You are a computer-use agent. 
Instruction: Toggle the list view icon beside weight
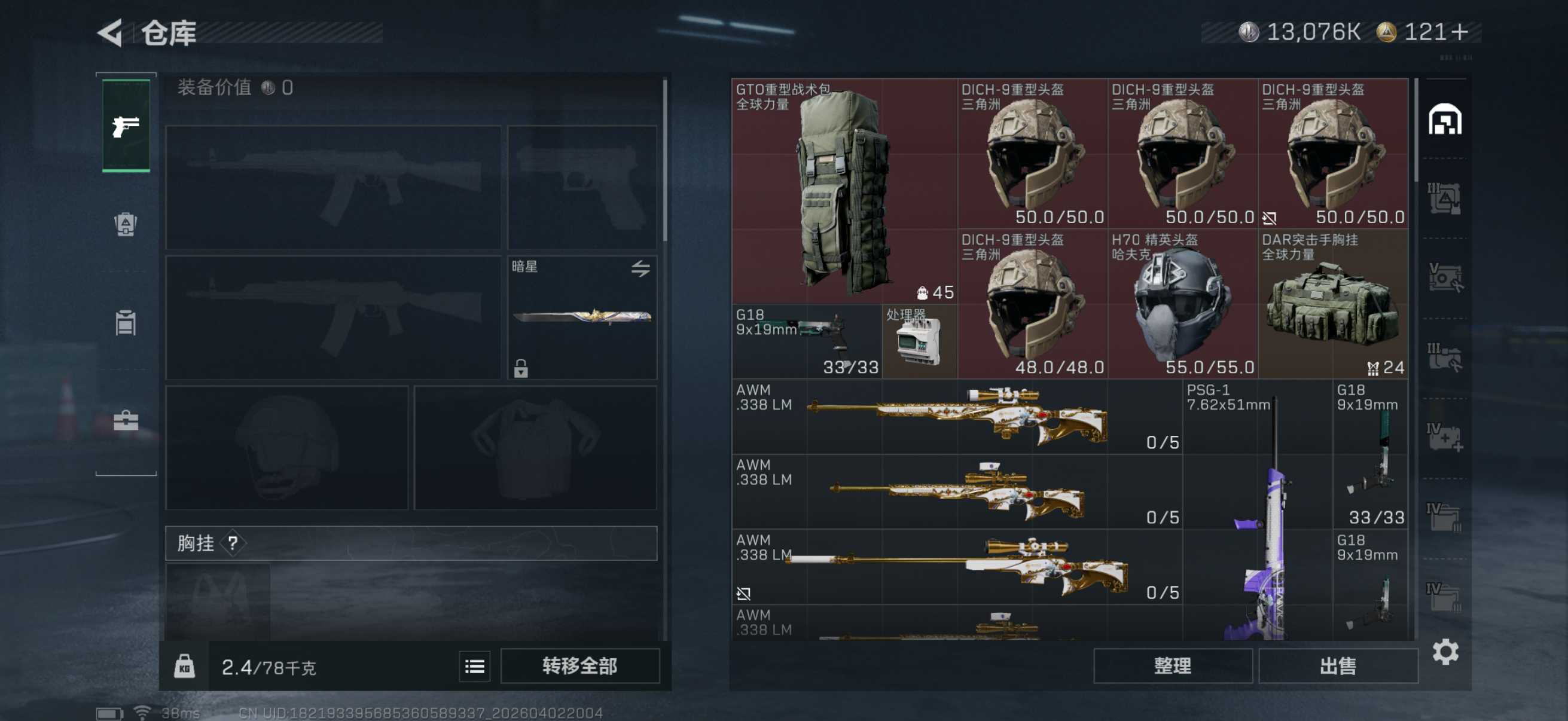(x=474, y=667)
